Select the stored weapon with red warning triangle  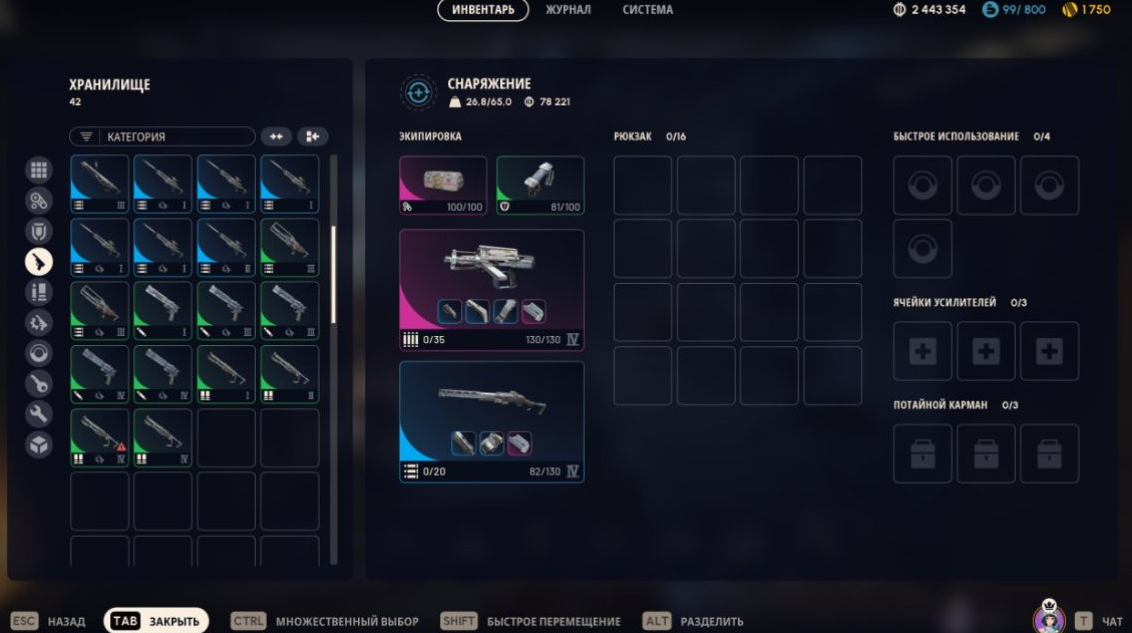[100, 438]
